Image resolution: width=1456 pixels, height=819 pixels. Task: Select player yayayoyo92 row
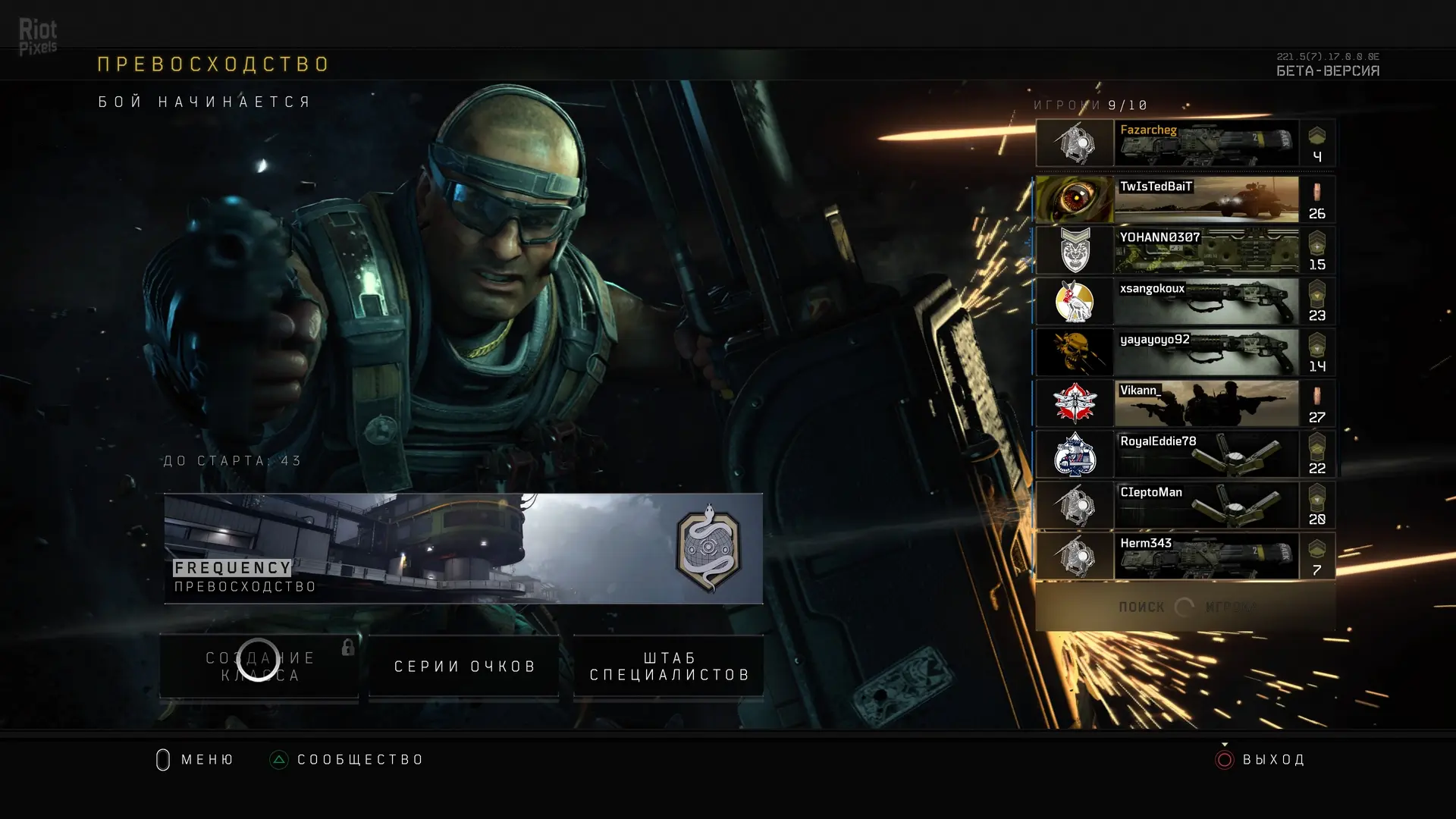1185,352
